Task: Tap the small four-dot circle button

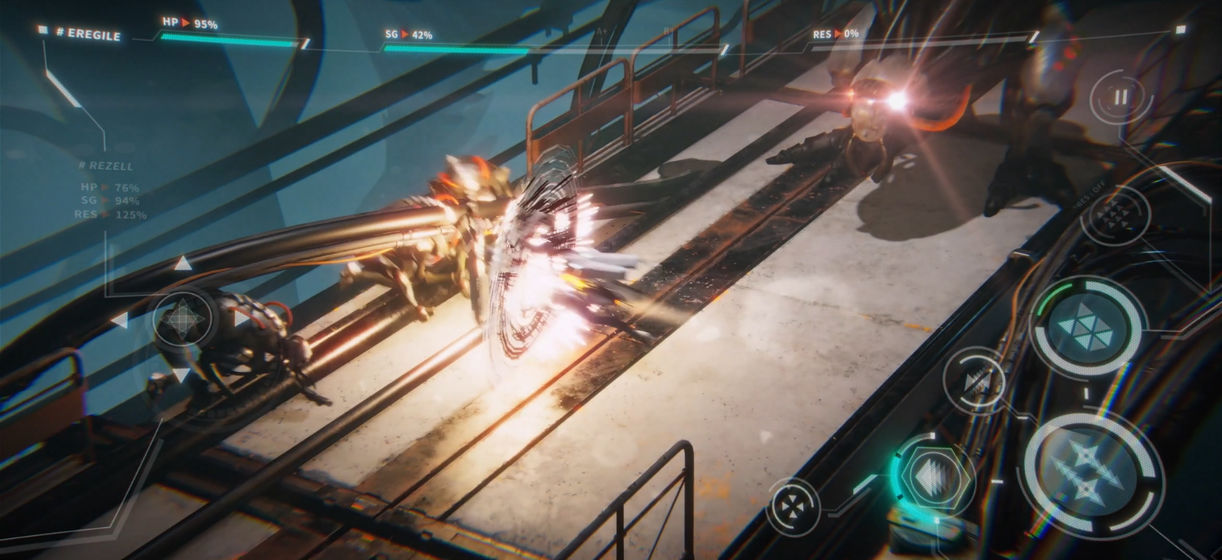Action: tap(794, 506)
